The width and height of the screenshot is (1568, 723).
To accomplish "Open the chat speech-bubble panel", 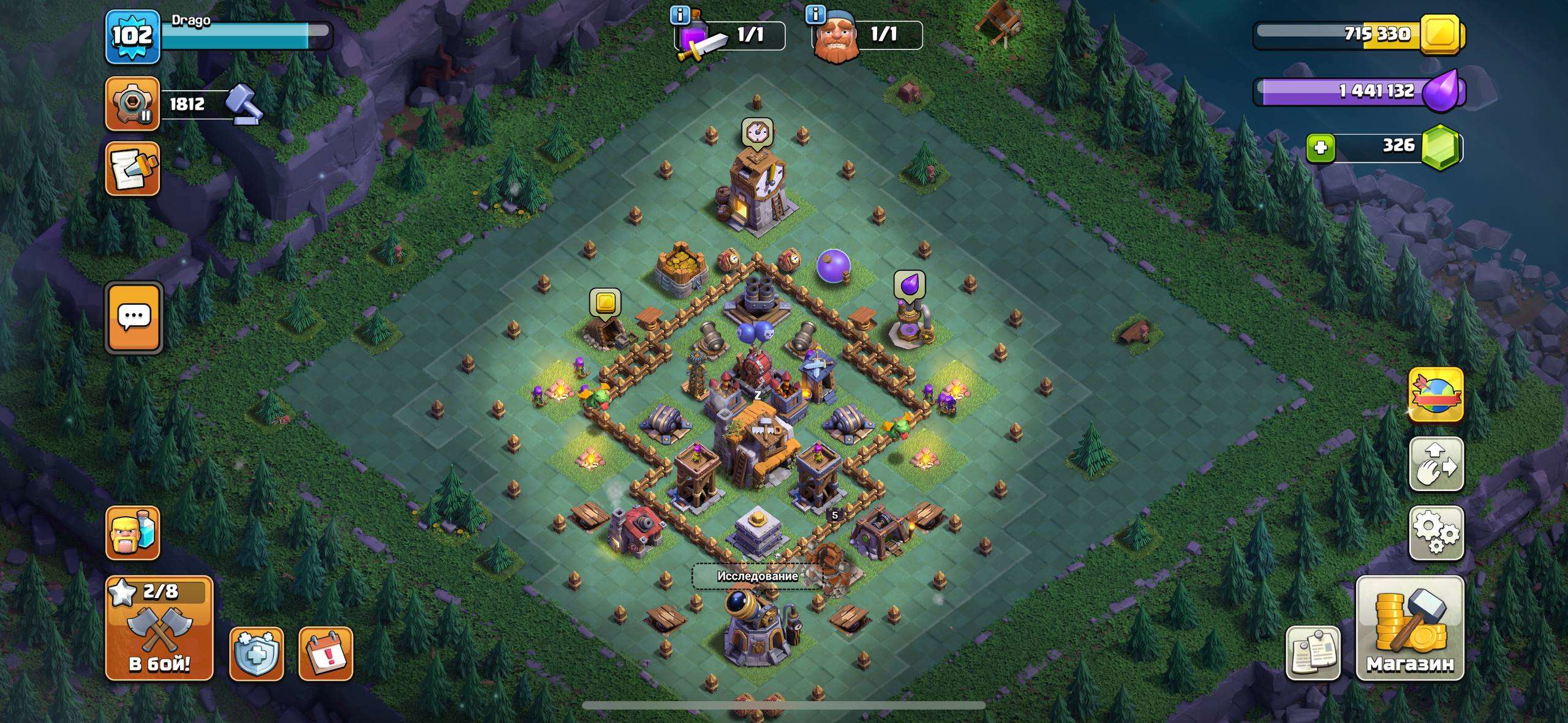I will 134,318.
